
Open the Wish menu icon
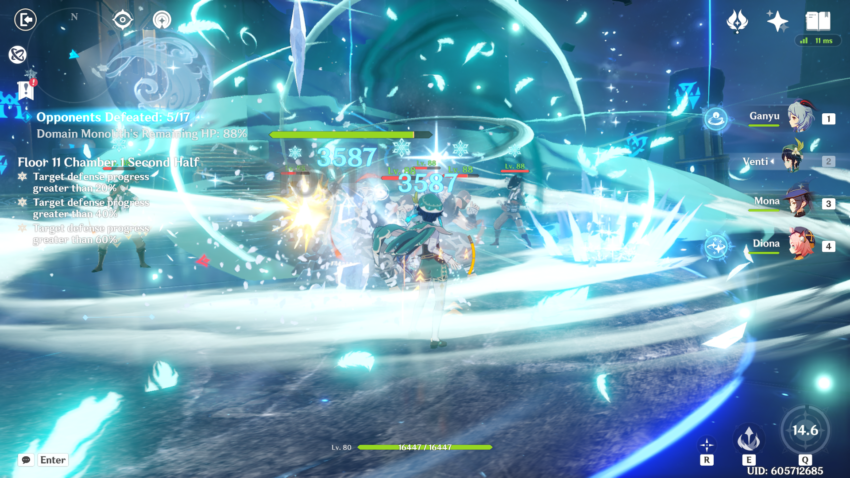tap(738, 21)
